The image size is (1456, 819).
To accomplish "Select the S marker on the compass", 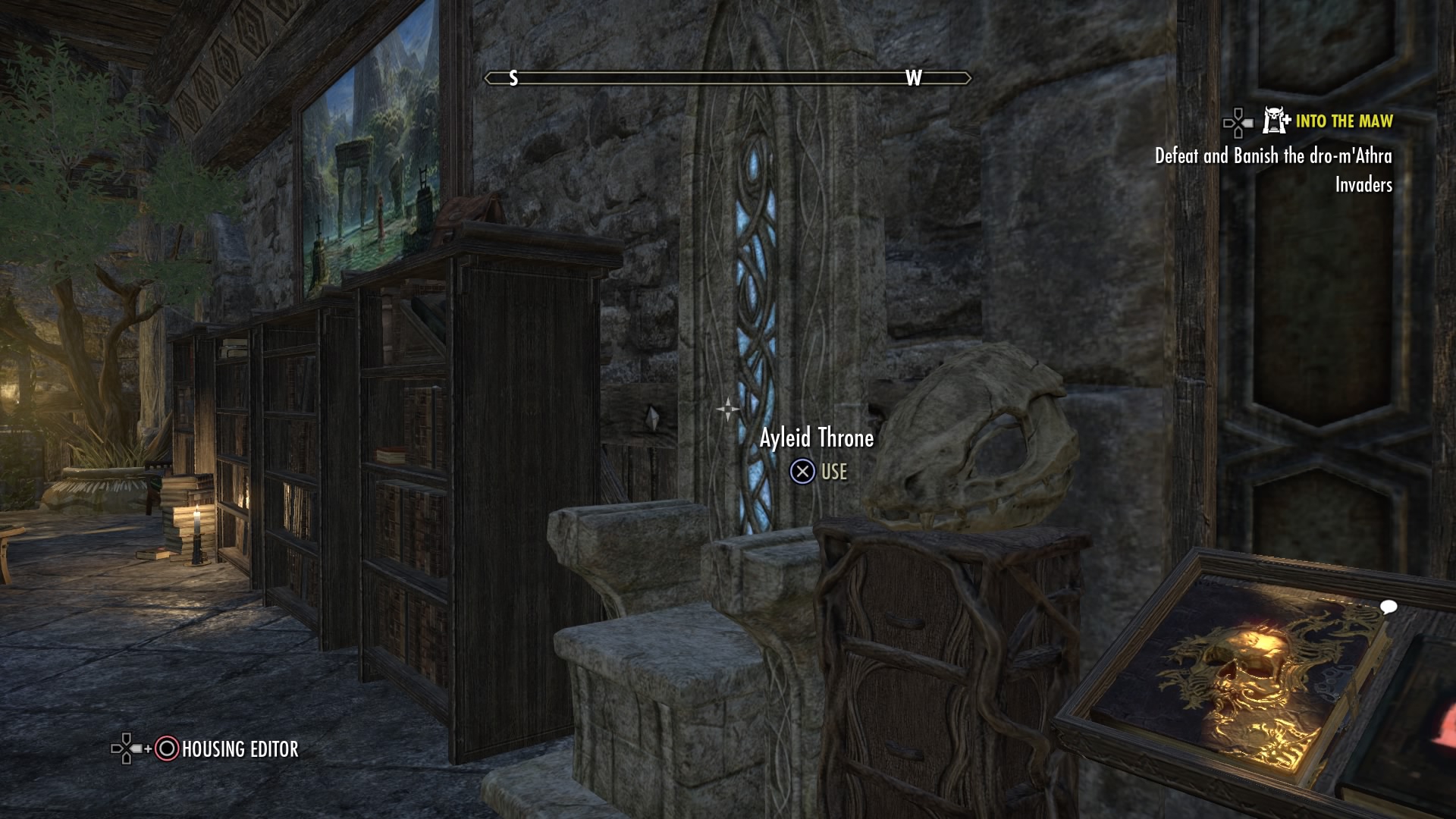I will pos(513,77).
